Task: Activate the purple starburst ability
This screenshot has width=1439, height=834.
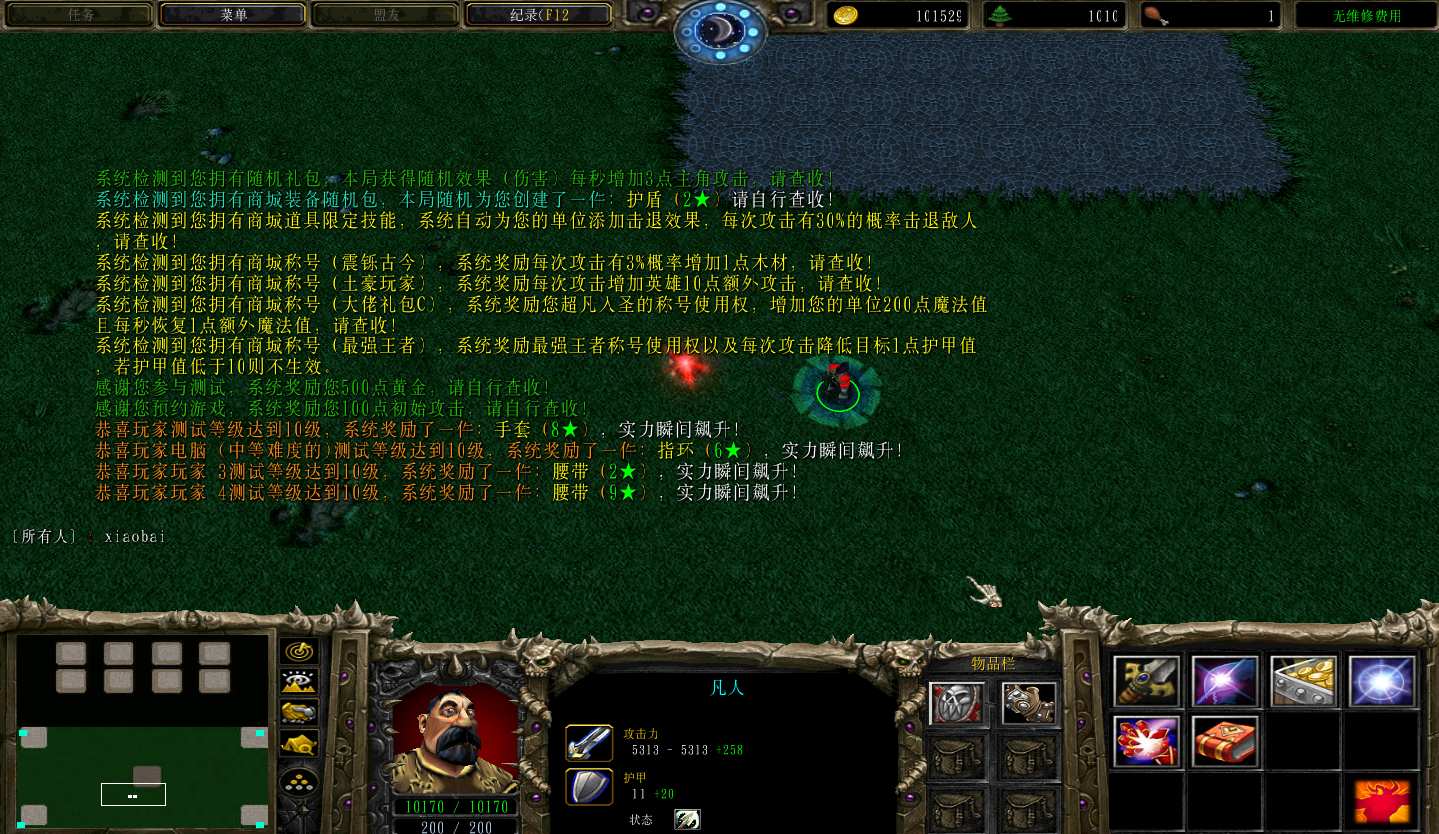Action: (1225, 681)
